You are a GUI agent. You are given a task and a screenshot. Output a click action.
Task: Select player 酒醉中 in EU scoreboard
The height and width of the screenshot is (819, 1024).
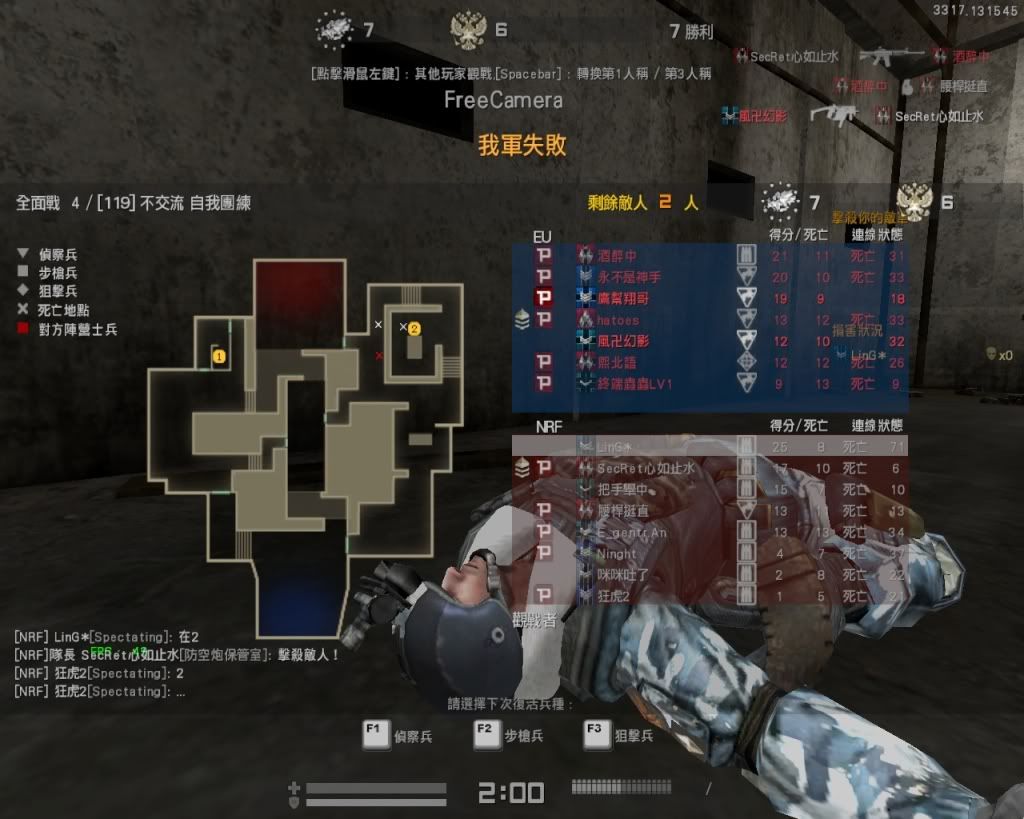[617, 256]
